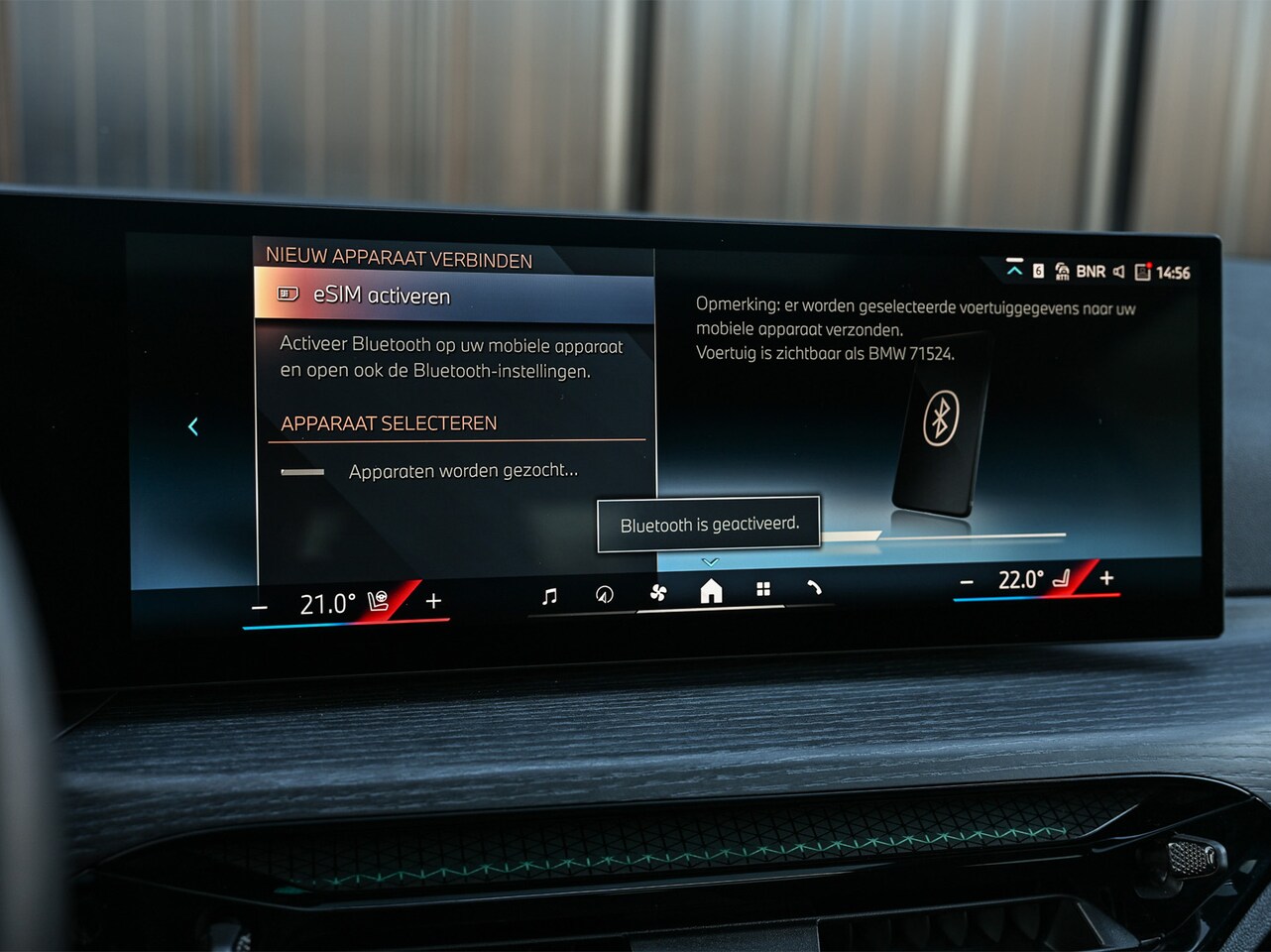The height and width of the screenshot is (952, 1271).
Task: Go to the home screen
Action: [711, 591]
